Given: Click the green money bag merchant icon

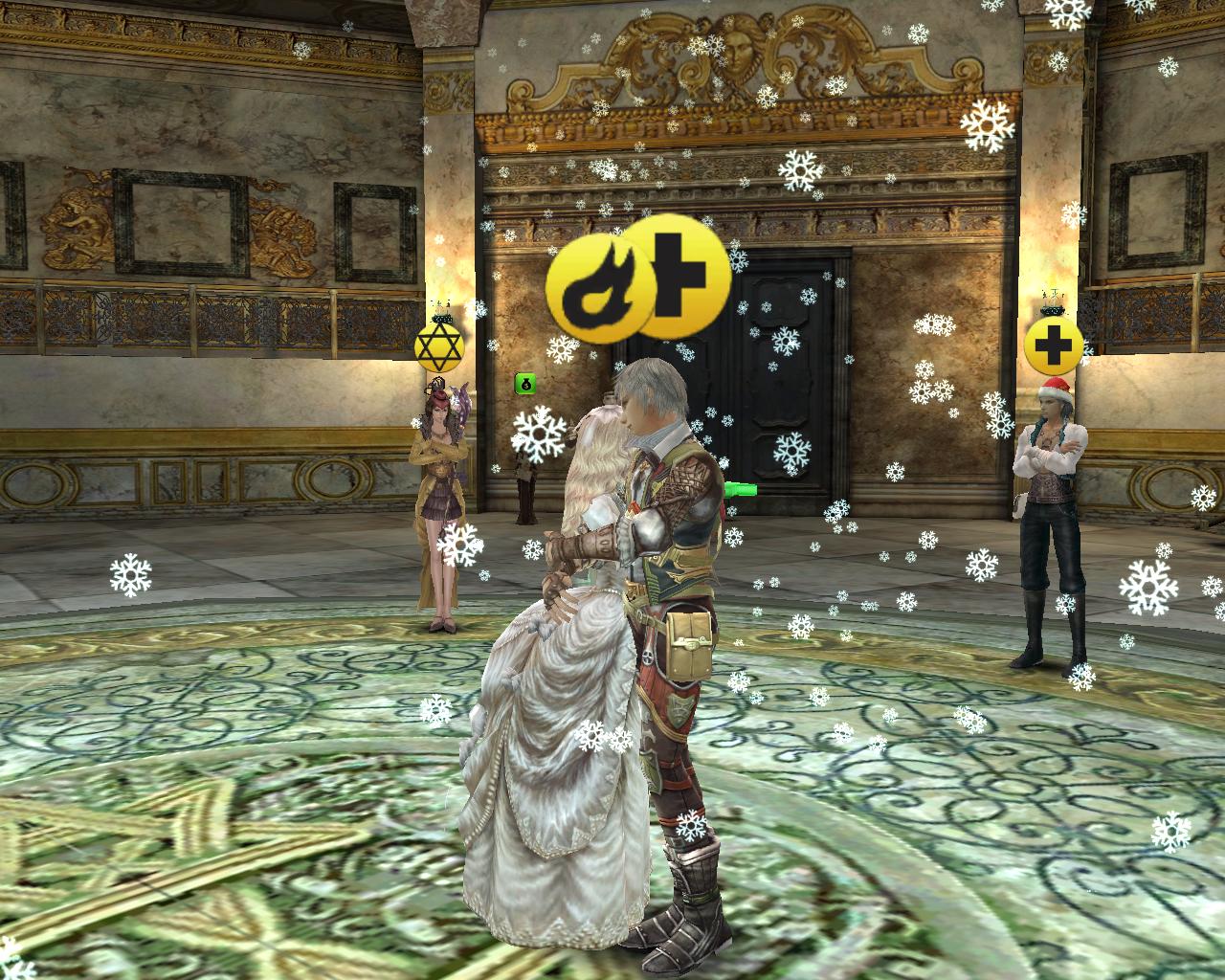Looking at the screenshot, I should (524, 384).
